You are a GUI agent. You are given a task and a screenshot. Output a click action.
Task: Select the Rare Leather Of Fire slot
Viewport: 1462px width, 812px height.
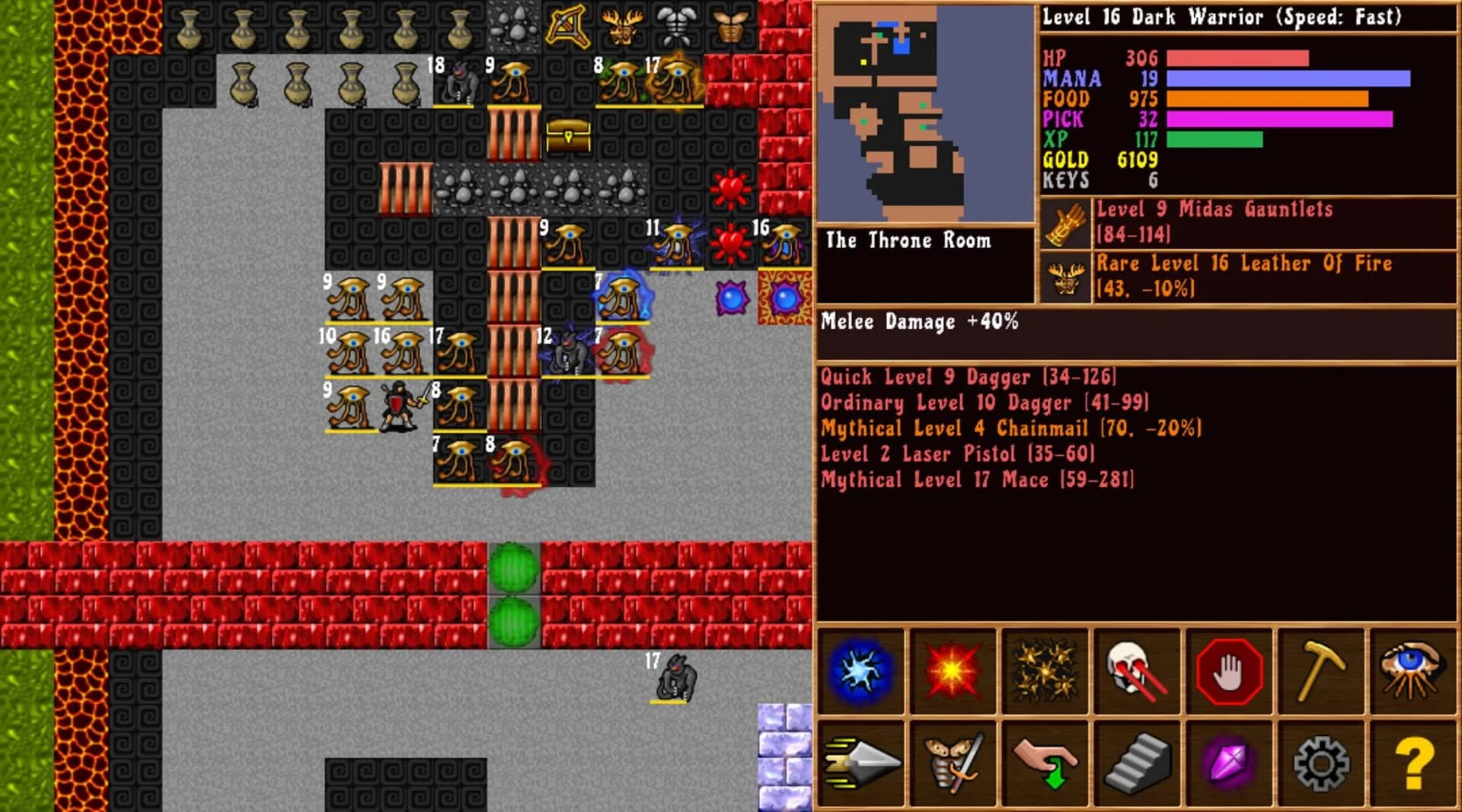(x=1218, y=276)
